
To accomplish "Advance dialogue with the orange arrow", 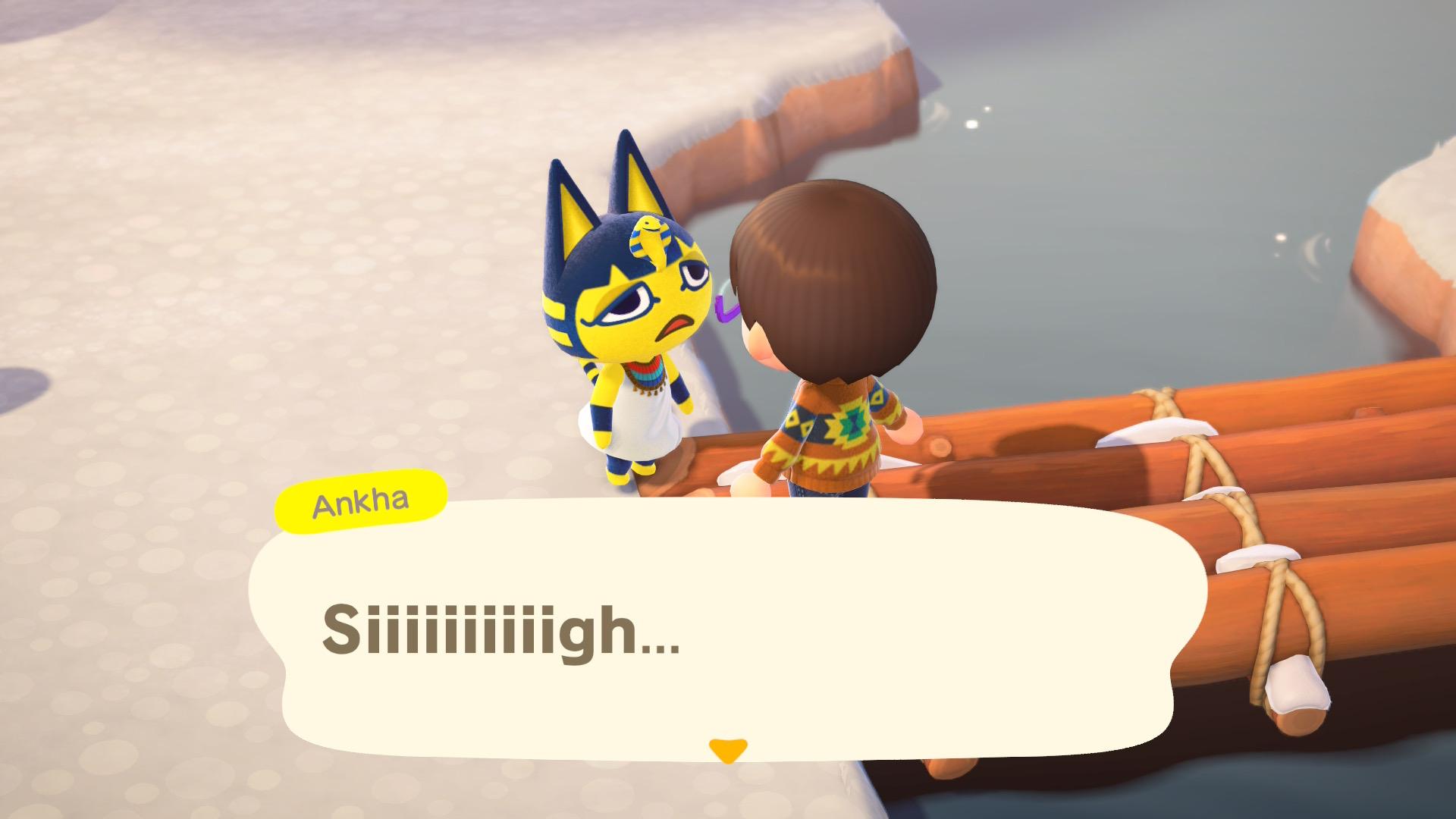I will 727,751.
